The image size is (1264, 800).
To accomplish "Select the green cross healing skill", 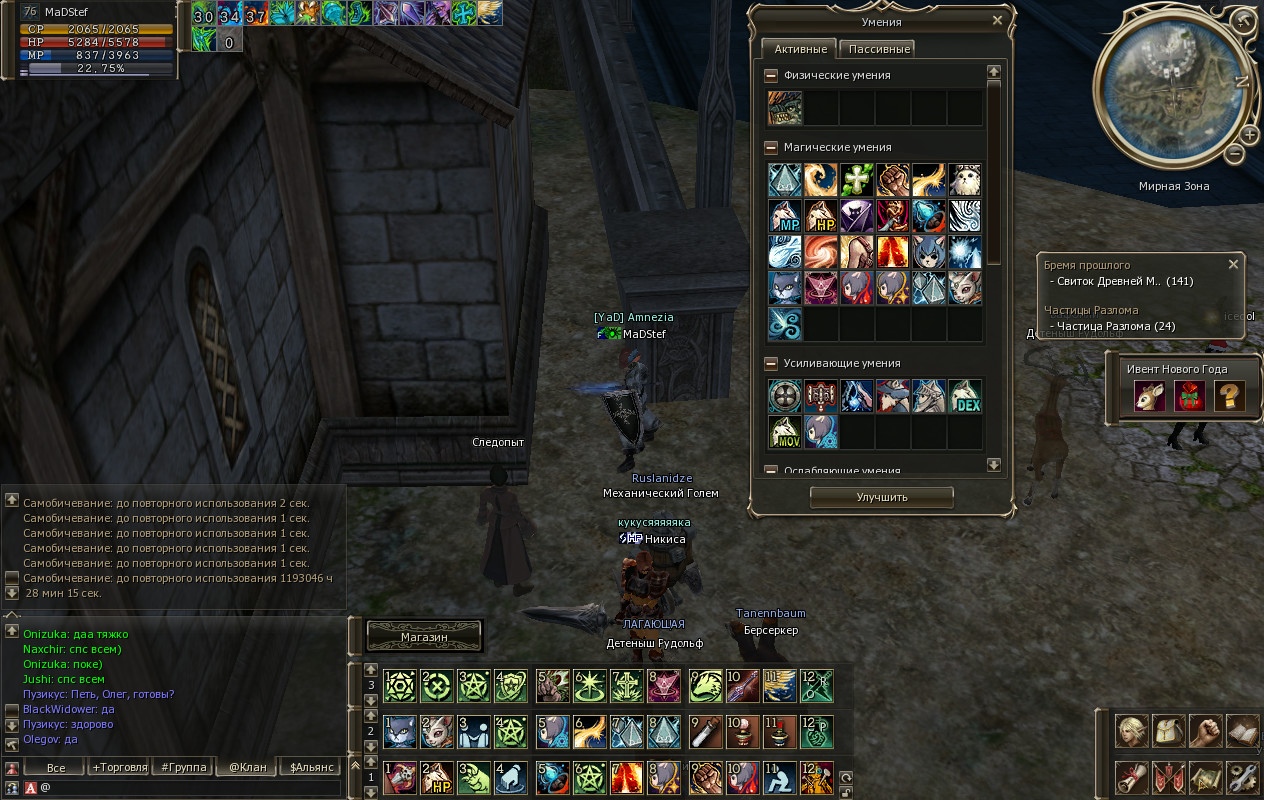I will 857,180.
